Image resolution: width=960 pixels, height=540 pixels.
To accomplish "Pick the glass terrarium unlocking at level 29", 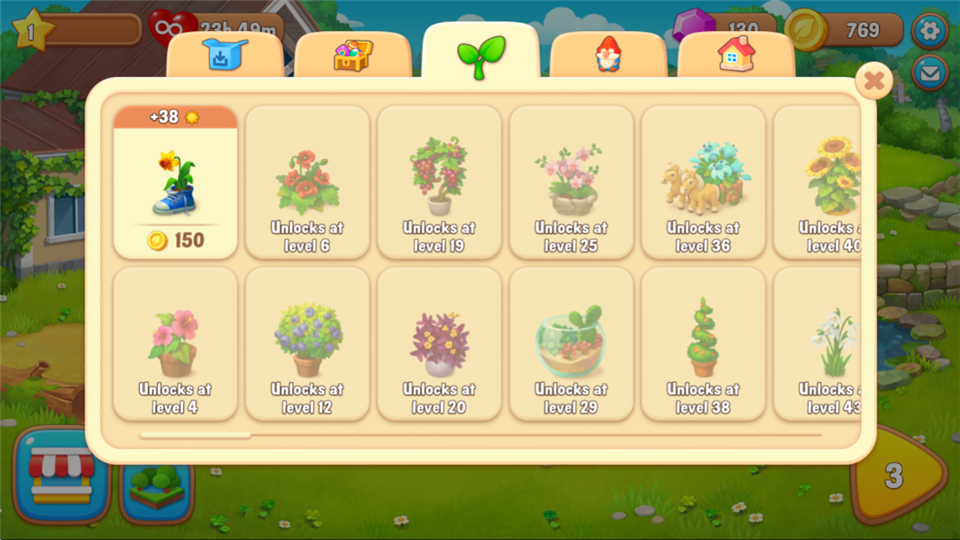I will click(571, 344).
